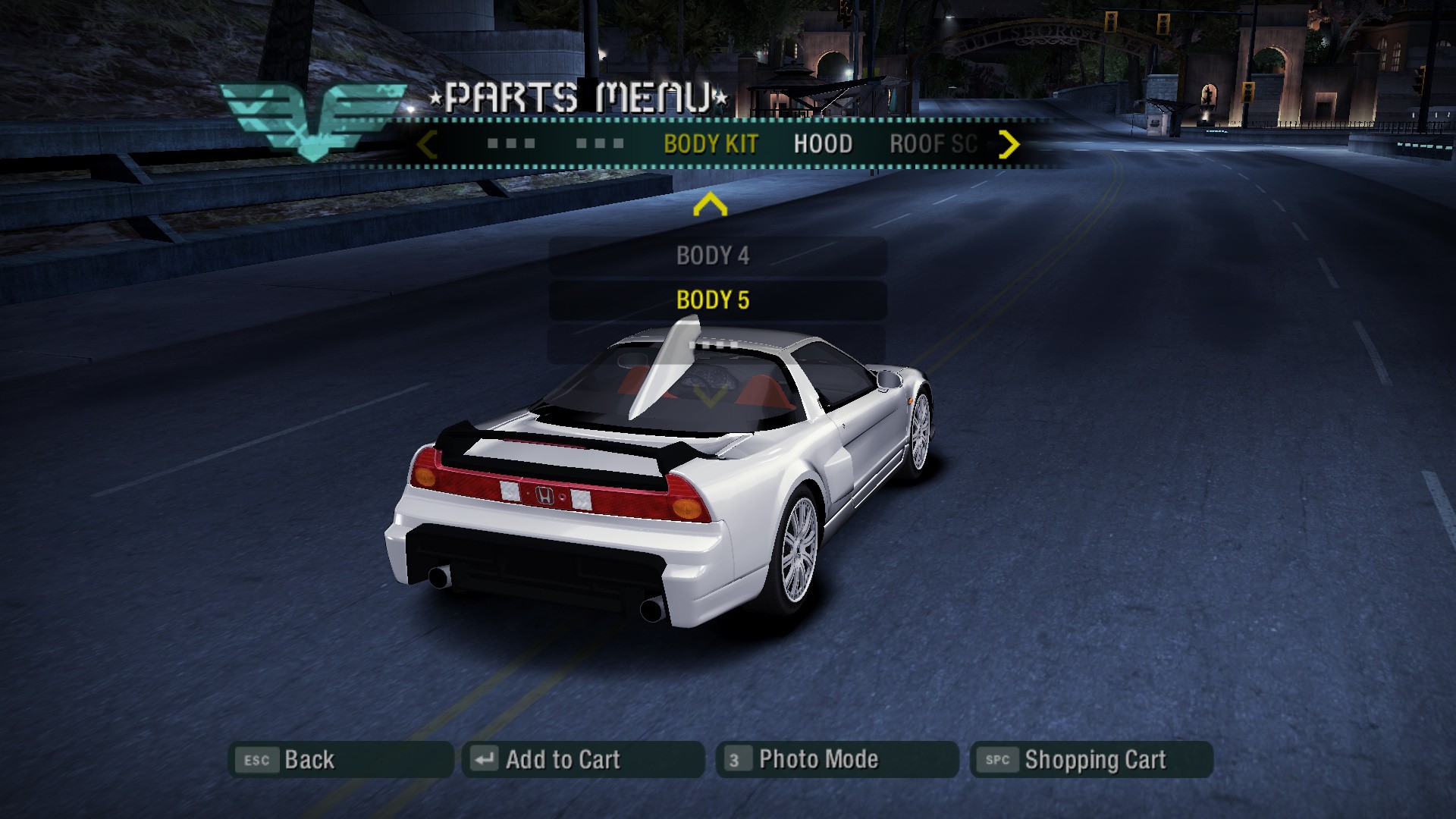1456x819 pixels.
Task: Select the Body 5 kit option
Action: (713, 300)
